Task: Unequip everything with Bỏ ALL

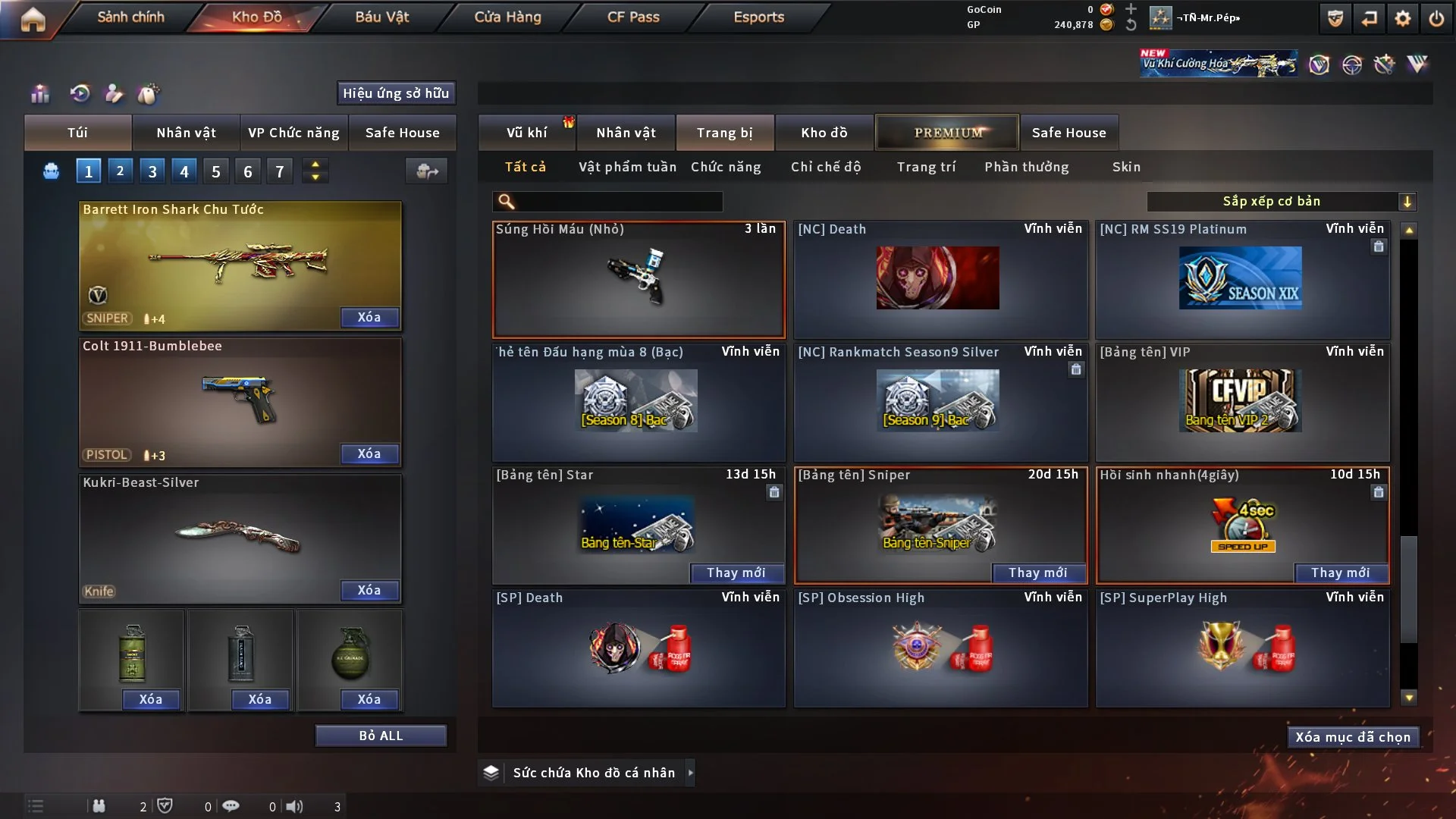Action: coord(381,736)
